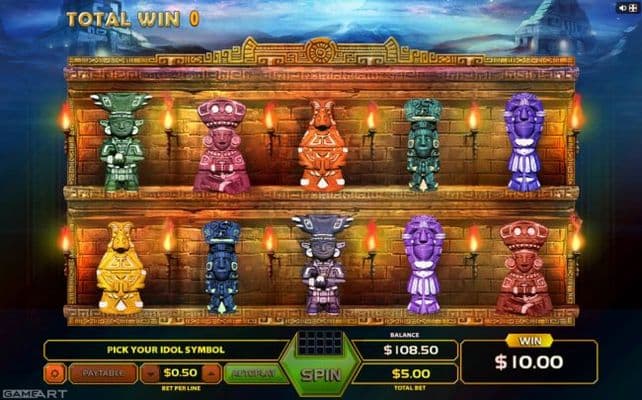Toggle fullscreen with the top corner icon
Screen dimensions: 642x400
point(633,7)
